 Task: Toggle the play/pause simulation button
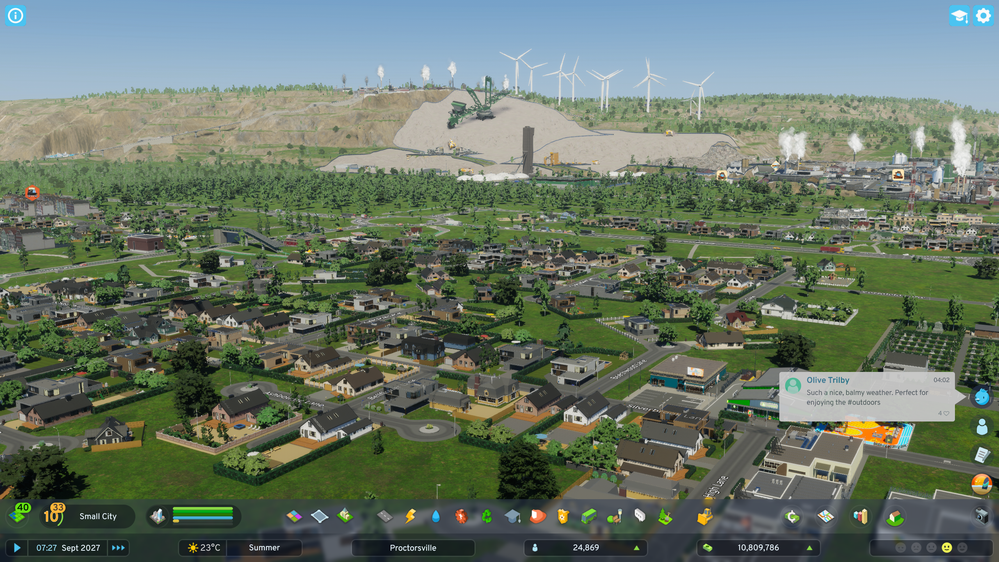click(16, 548)
